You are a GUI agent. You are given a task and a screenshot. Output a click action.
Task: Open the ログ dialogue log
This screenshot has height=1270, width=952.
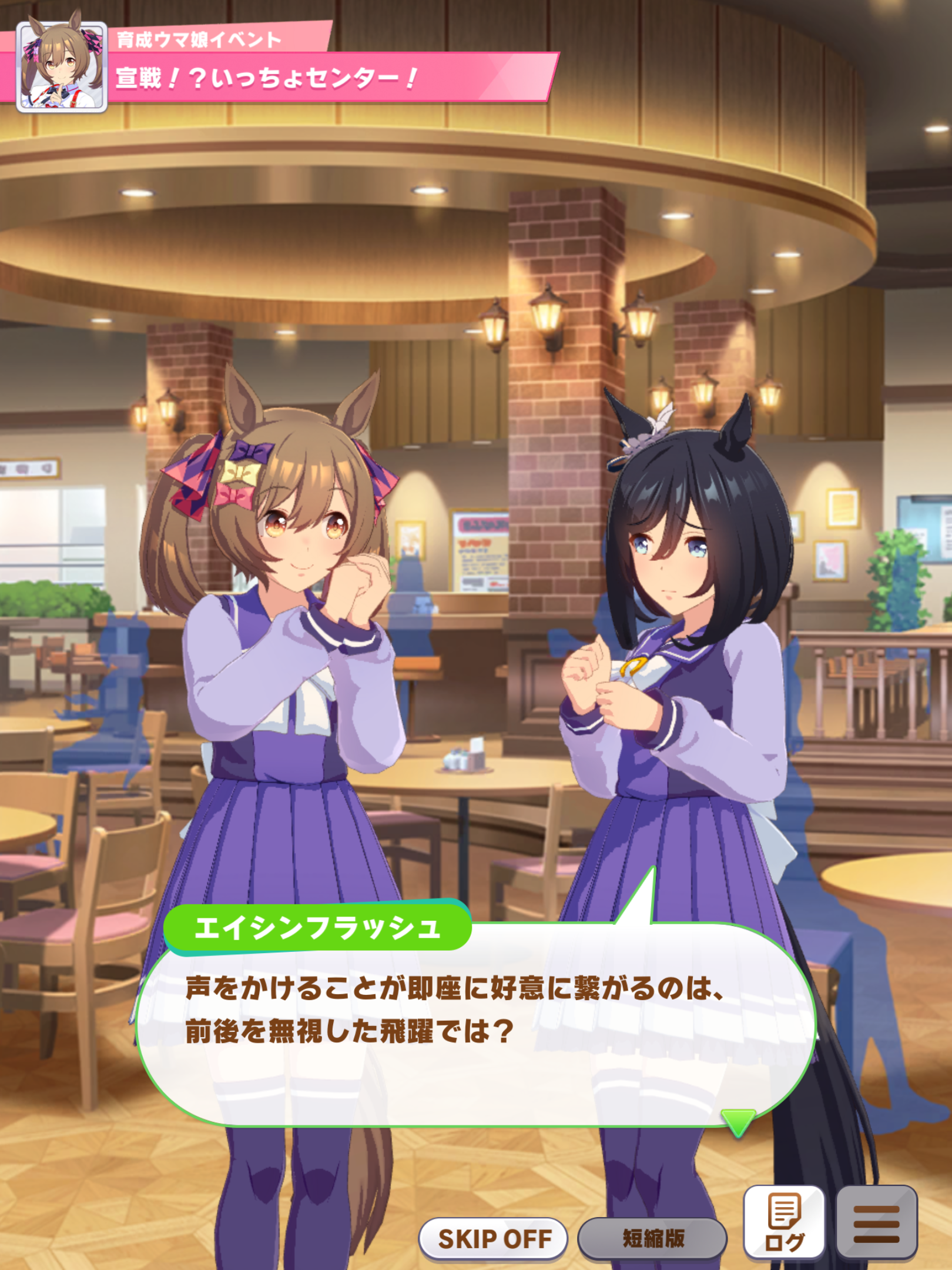click(x=784, y=1222)
